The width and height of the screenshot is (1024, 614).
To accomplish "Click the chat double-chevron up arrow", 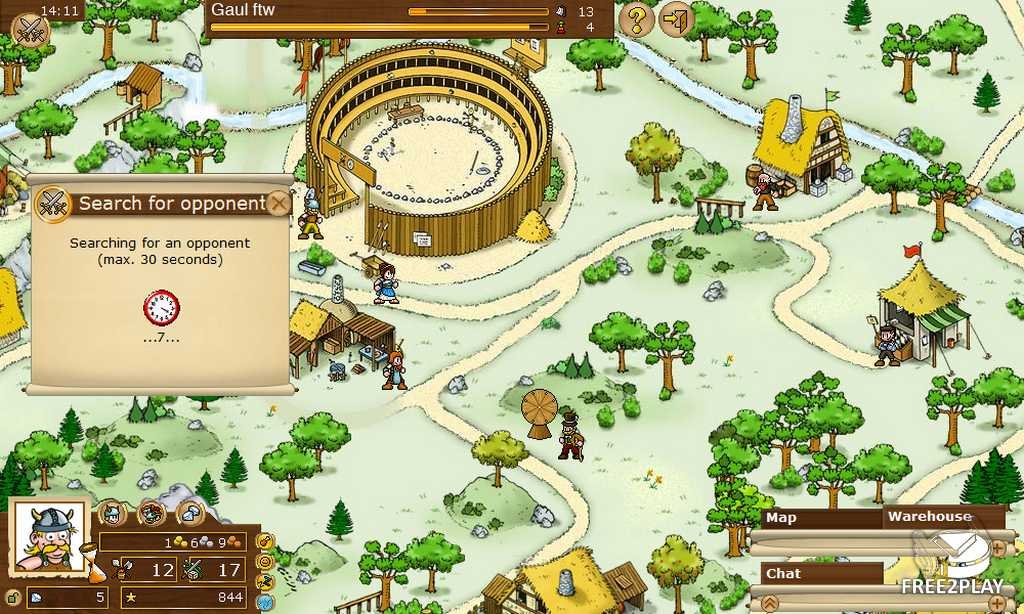I will (x=770, y=602).
